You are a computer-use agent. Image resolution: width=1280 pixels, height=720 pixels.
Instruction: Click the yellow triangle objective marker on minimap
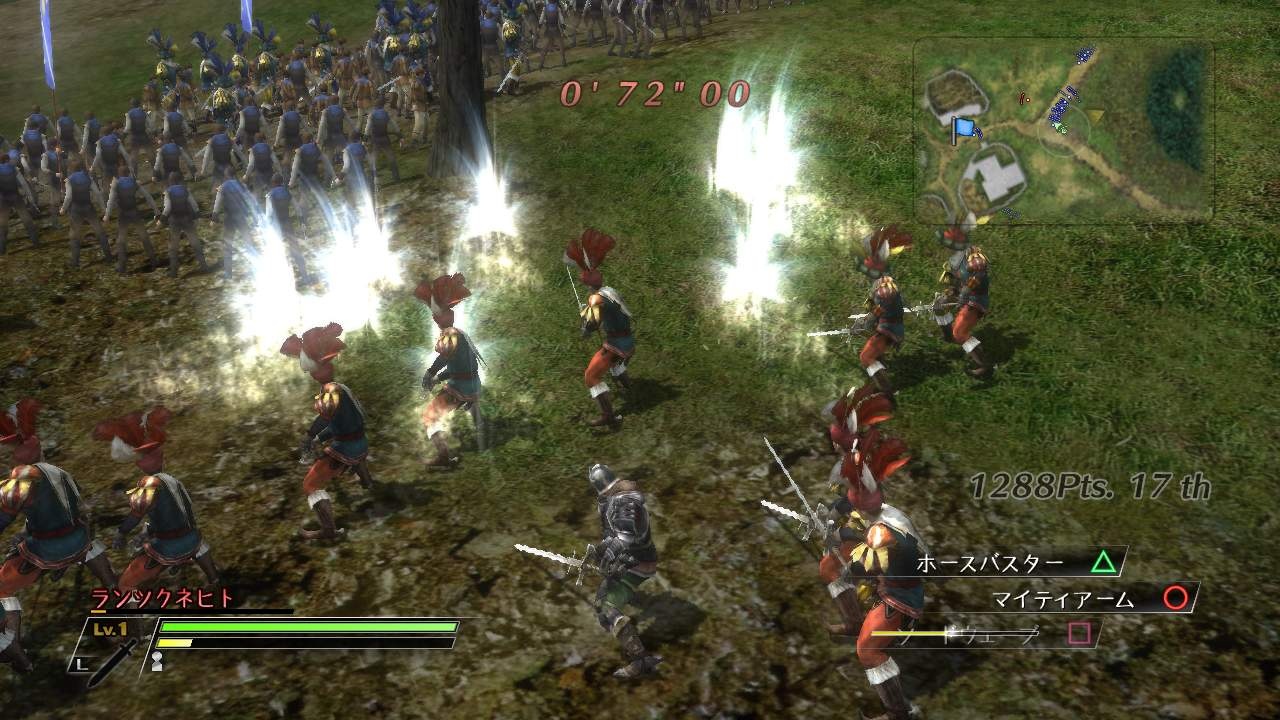(1094, 114)
